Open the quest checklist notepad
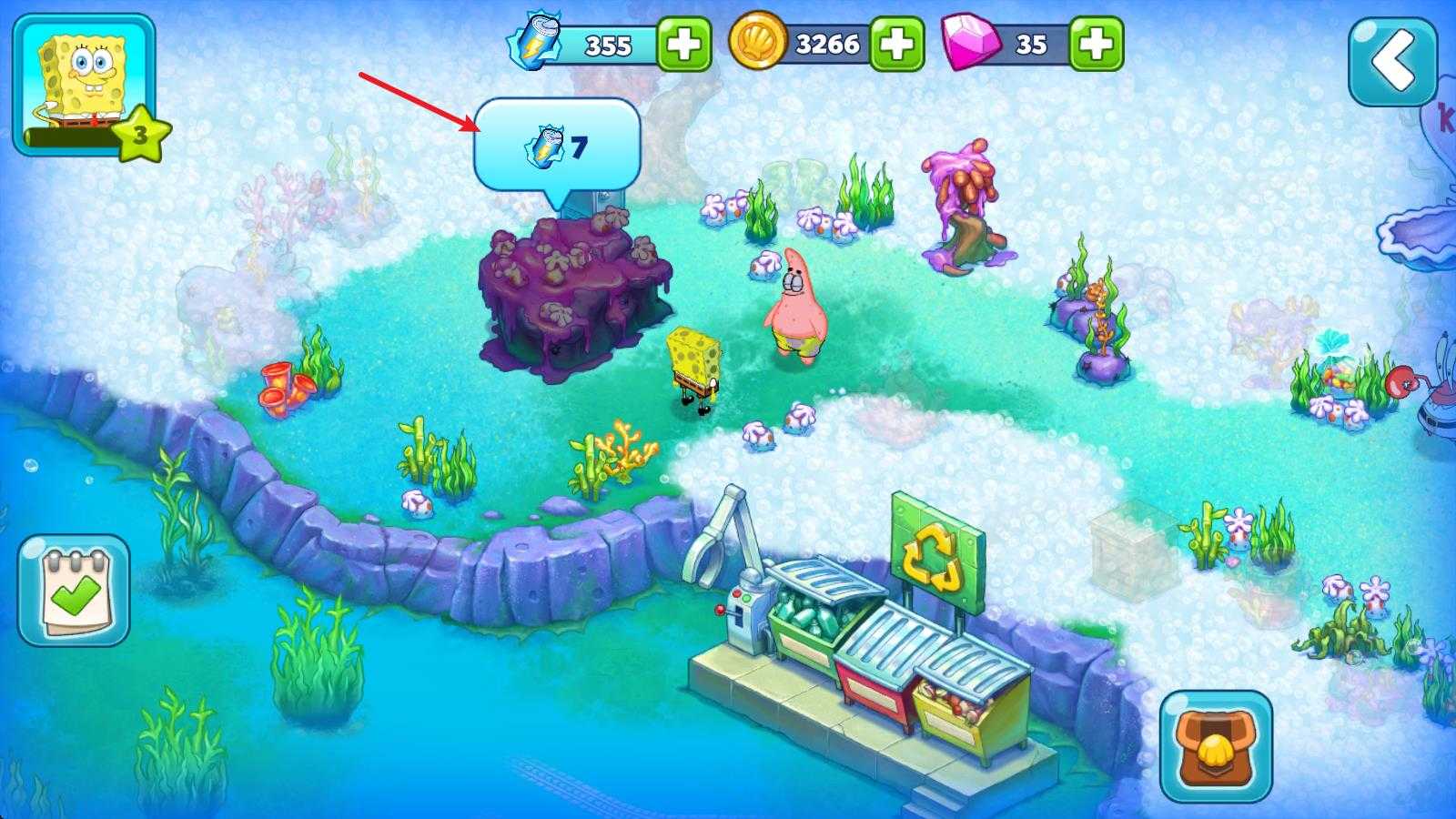The image size is (1456, 819). click(x=75, y=590)
